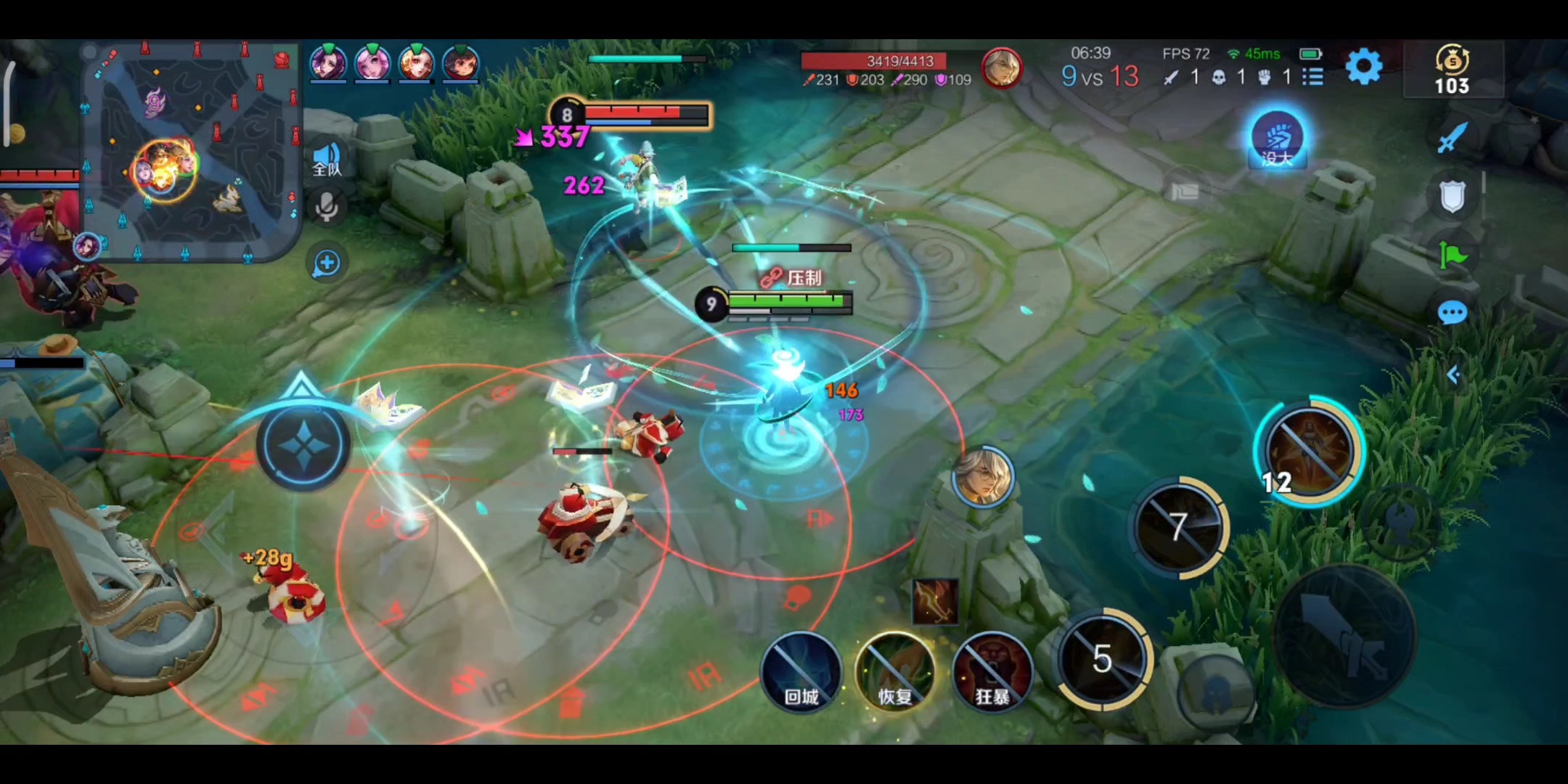
Task: Use the 恢复 restore skill
Action: (895, 671)
